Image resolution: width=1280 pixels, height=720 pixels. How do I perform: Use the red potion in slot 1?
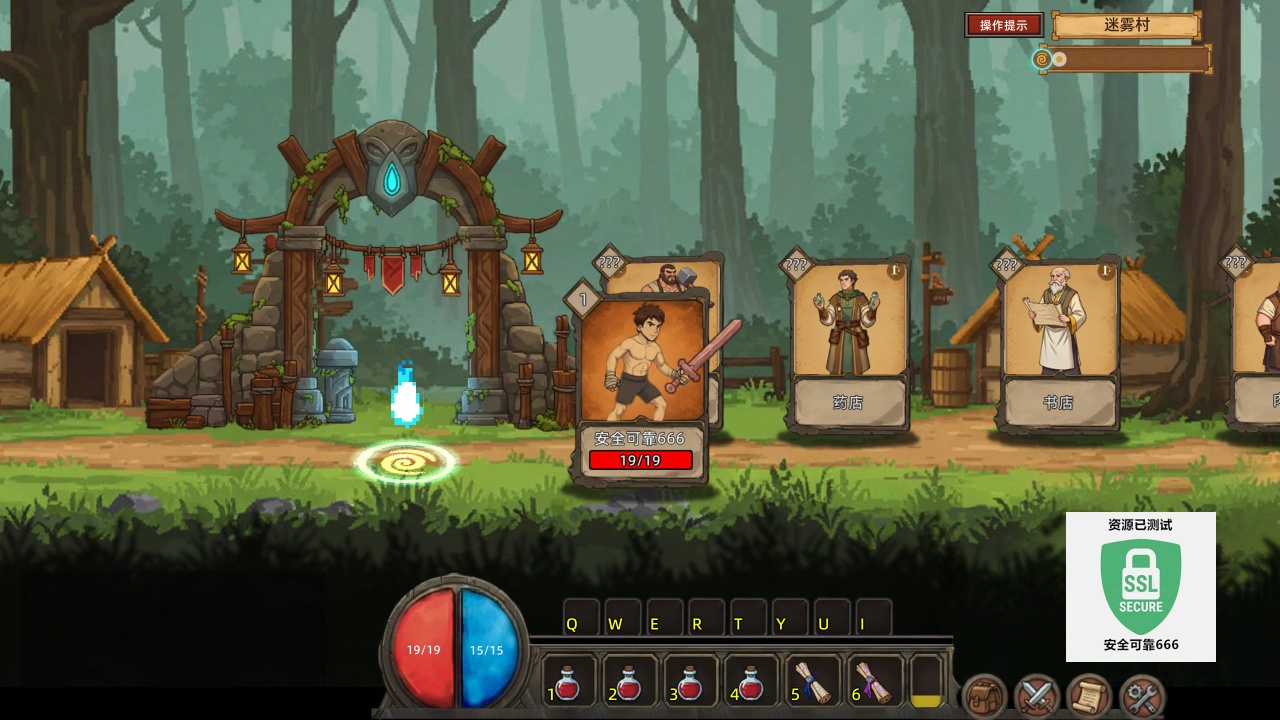(x=568, y=683)
